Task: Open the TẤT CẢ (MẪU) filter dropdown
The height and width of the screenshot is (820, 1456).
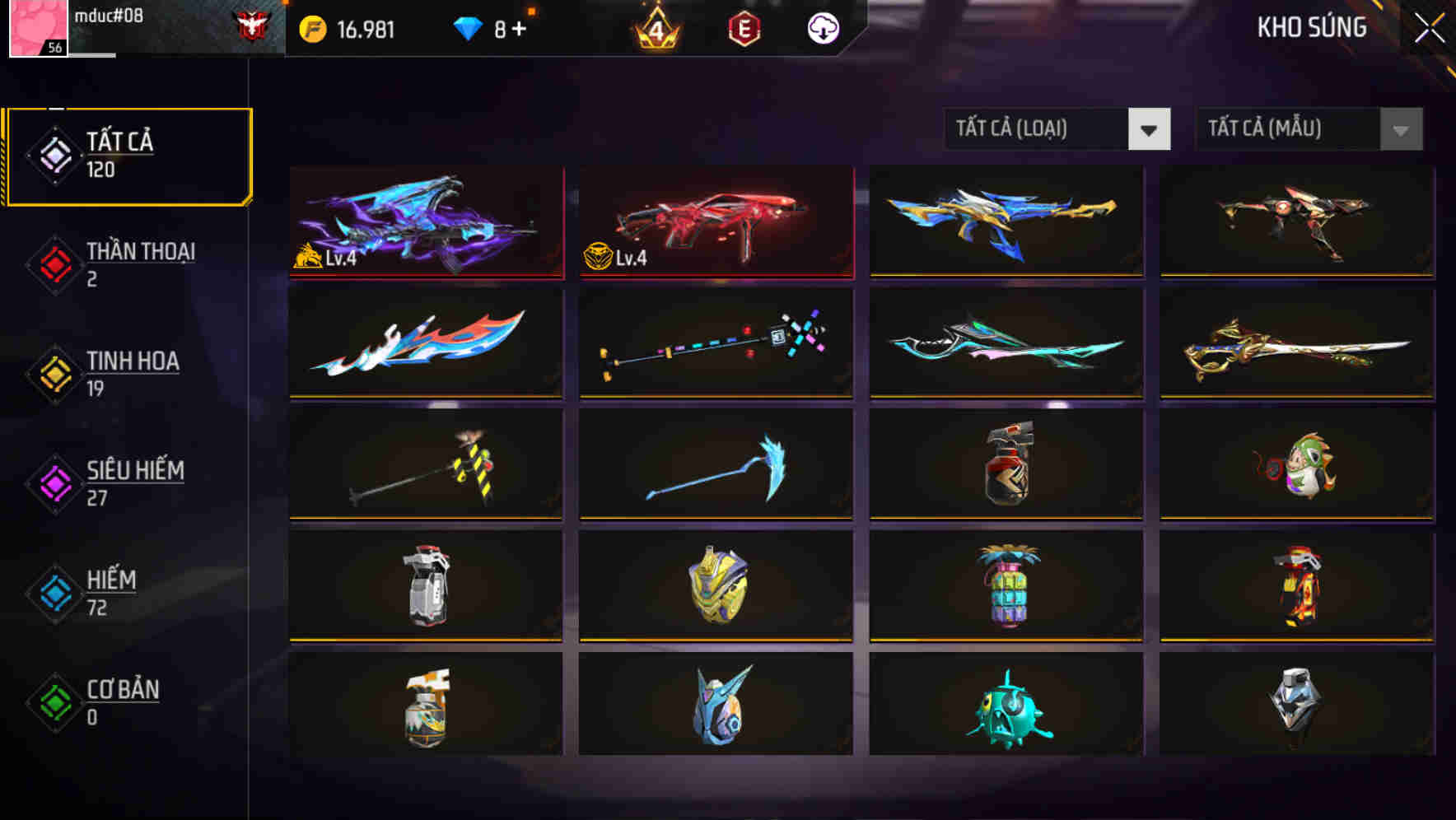Action: click(x=1308, y=129)
